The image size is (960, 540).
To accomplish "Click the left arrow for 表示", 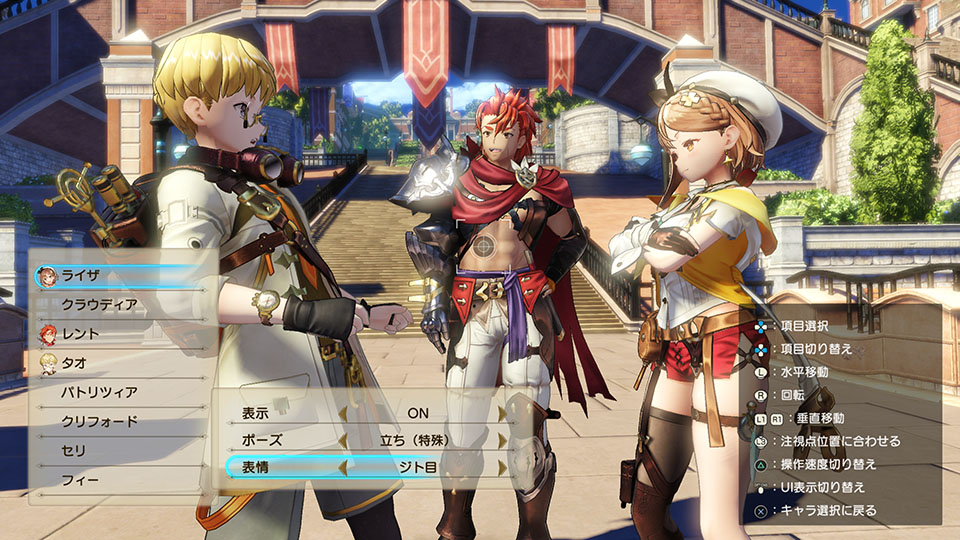I will pos(342,412).
